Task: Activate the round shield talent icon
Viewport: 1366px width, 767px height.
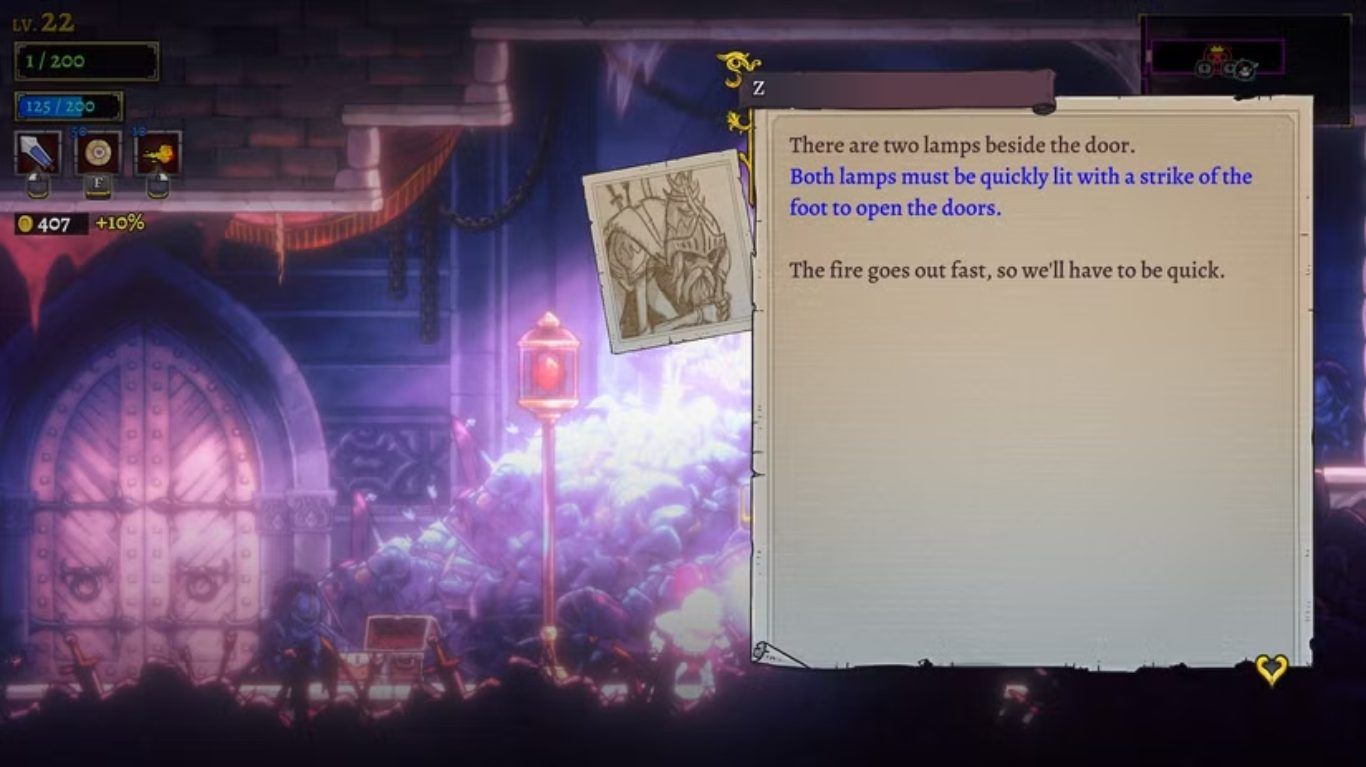Action: point(98,153)
